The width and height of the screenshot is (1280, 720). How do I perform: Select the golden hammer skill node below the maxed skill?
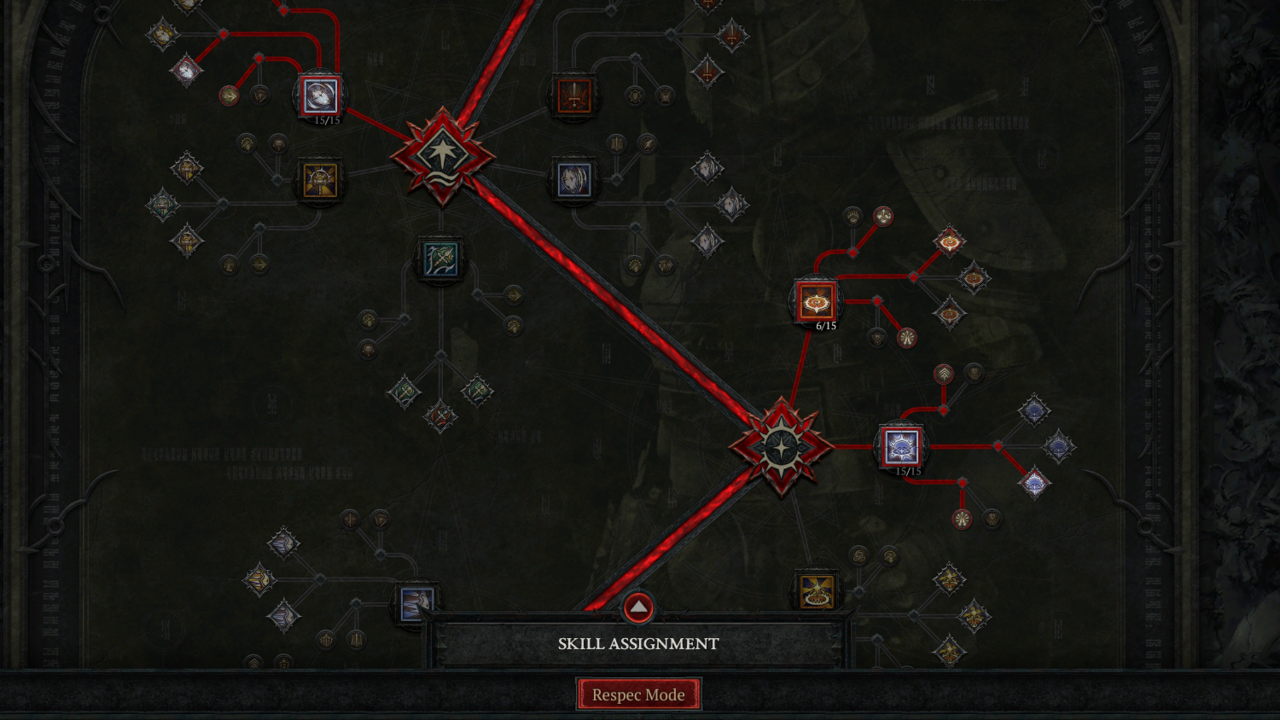point(322,179)
